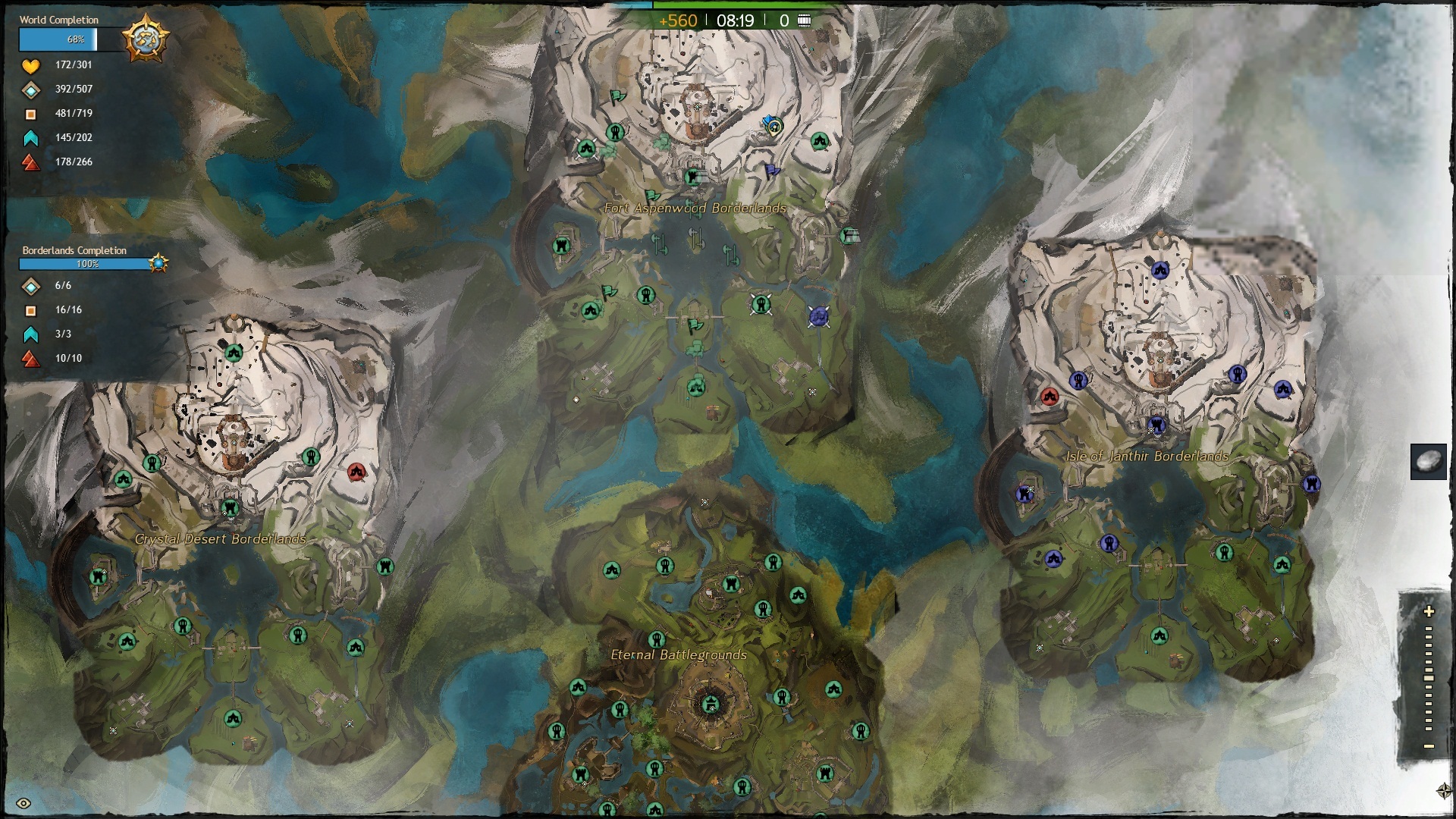This screenshot has height=819, width=1456.
Task: Select the red camp marker in Isle of Janthir Borderlands
Action: pyautogui.click(x=1049, y=396)
